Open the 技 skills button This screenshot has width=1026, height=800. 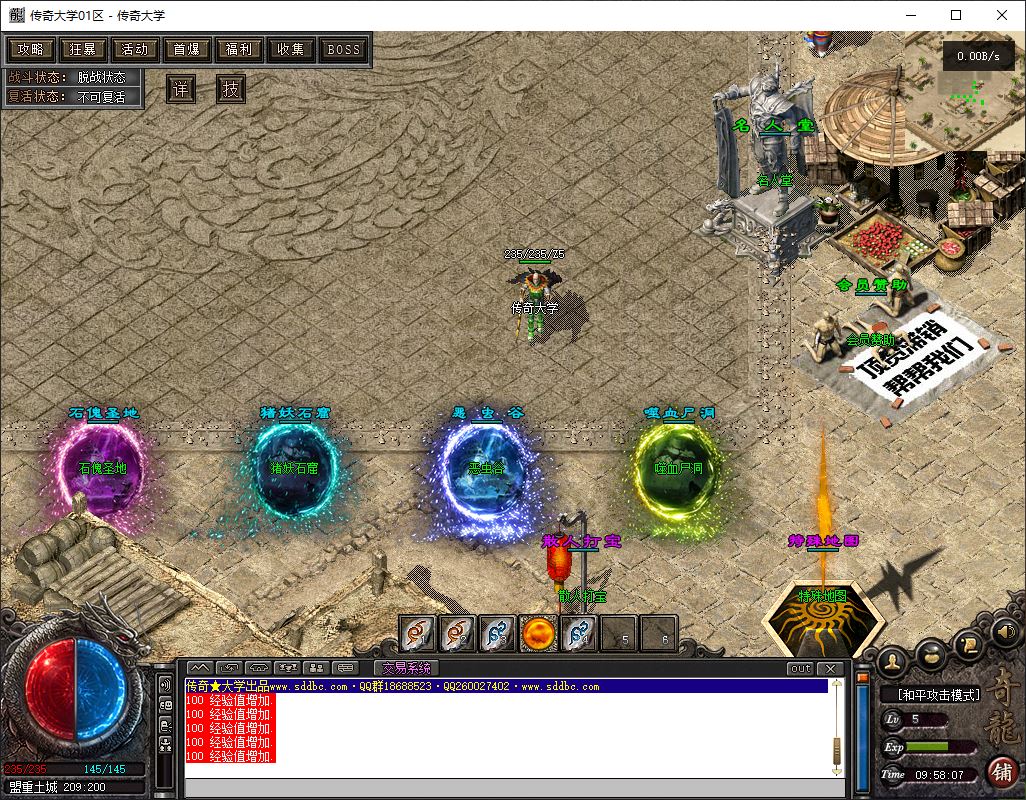(231, 89)
